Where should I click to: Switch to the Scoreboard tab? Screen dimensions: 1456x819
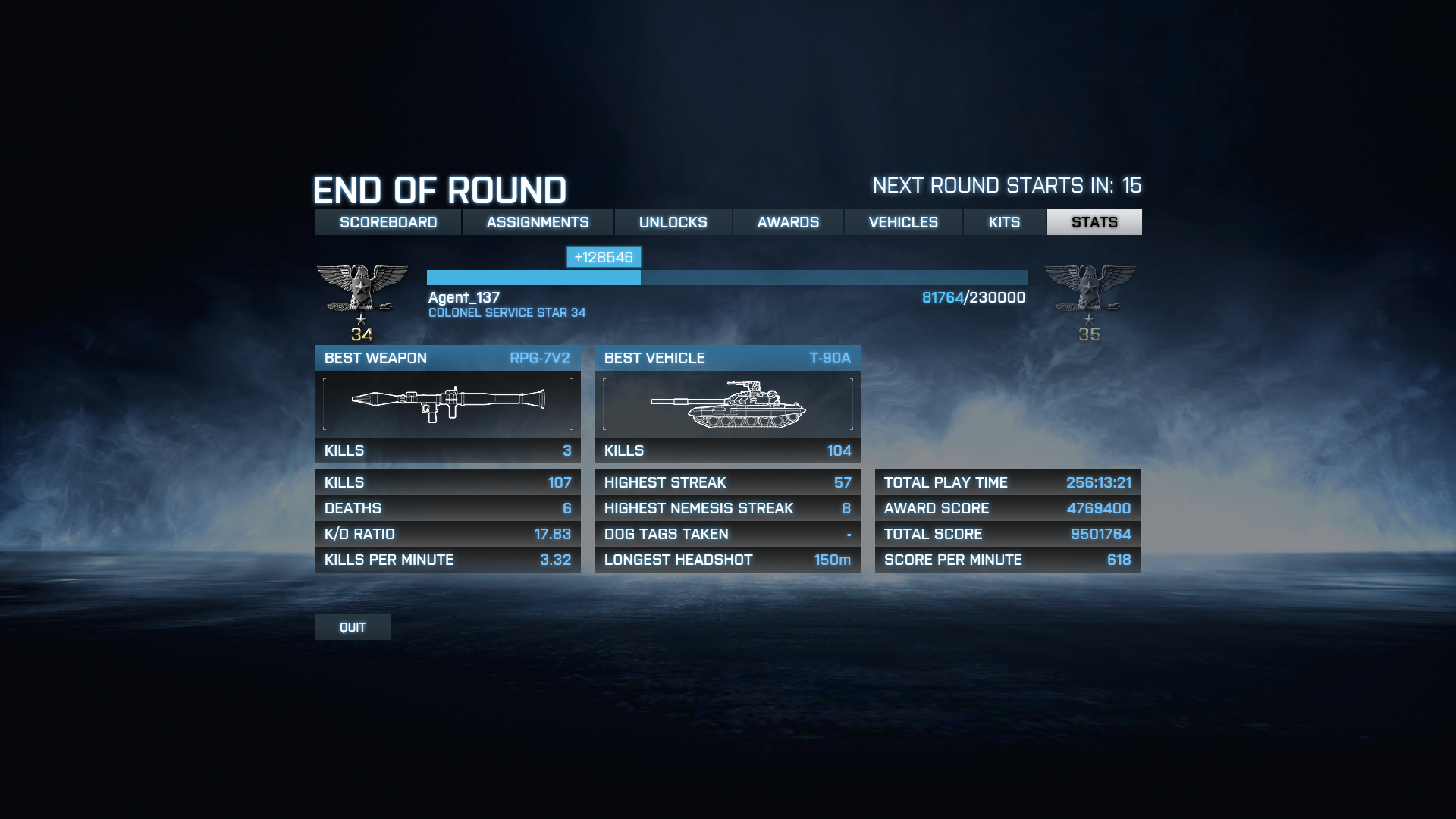(388, 222)
